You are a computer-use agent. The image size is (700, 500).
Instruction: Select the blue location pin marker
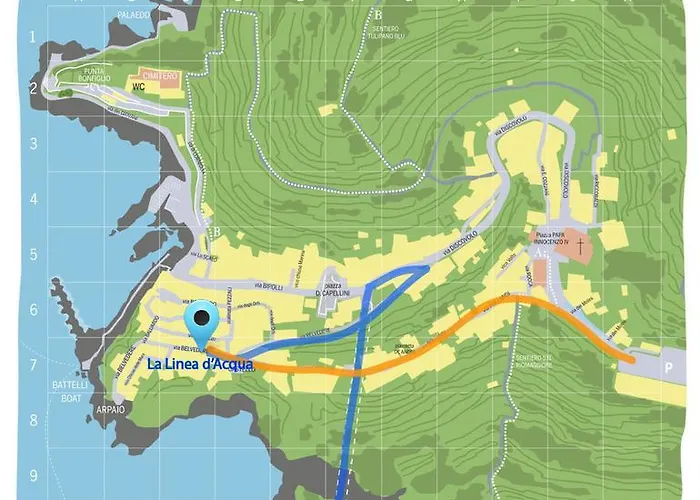tap(203, 322)
